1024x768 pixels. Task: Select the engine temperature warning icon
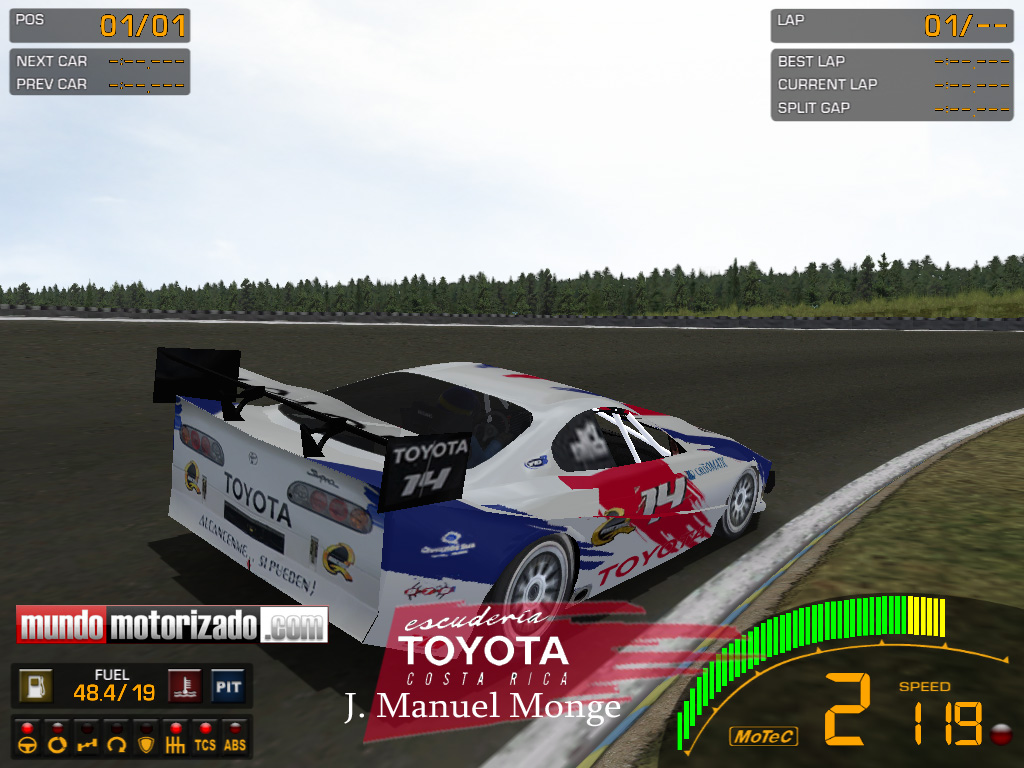(186, 686)
